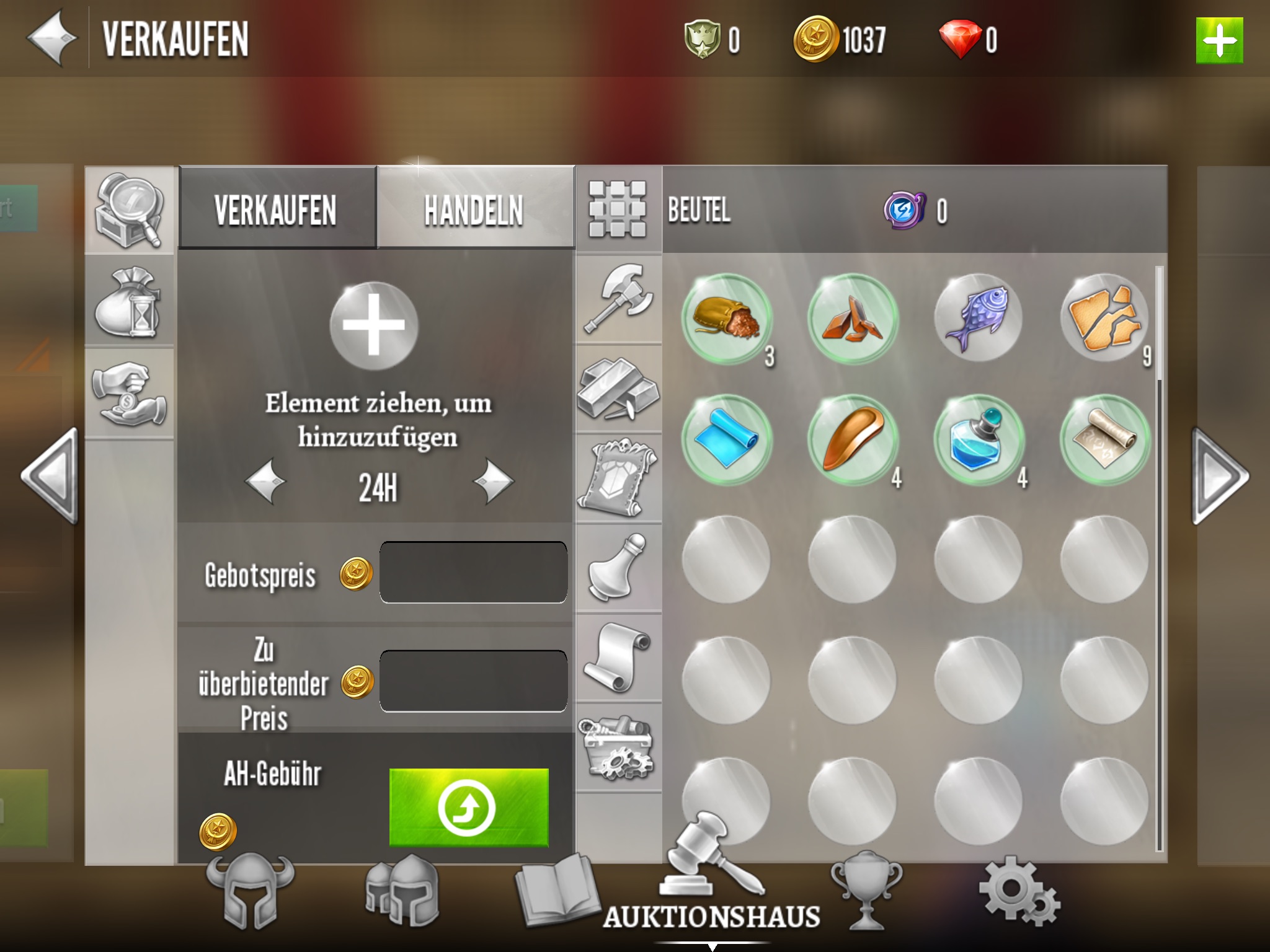Decrease auction duration with left arrow
This screenshot has height=952, width=1270.
point(265,481)
